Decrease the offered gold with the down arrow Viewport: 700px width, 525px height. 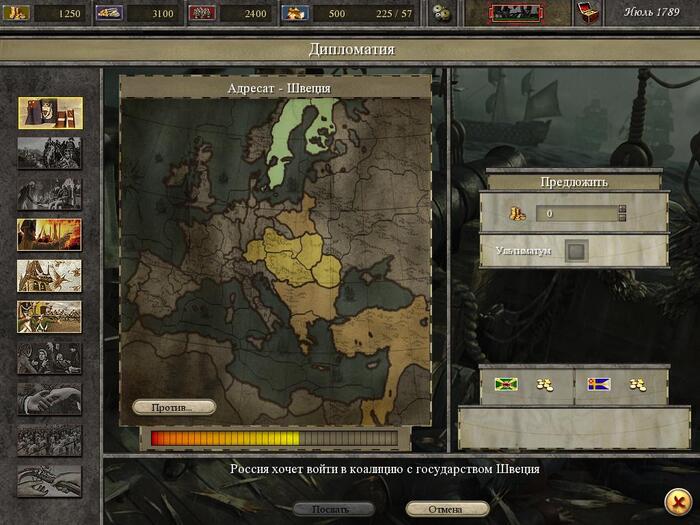(x=622, y=218)
